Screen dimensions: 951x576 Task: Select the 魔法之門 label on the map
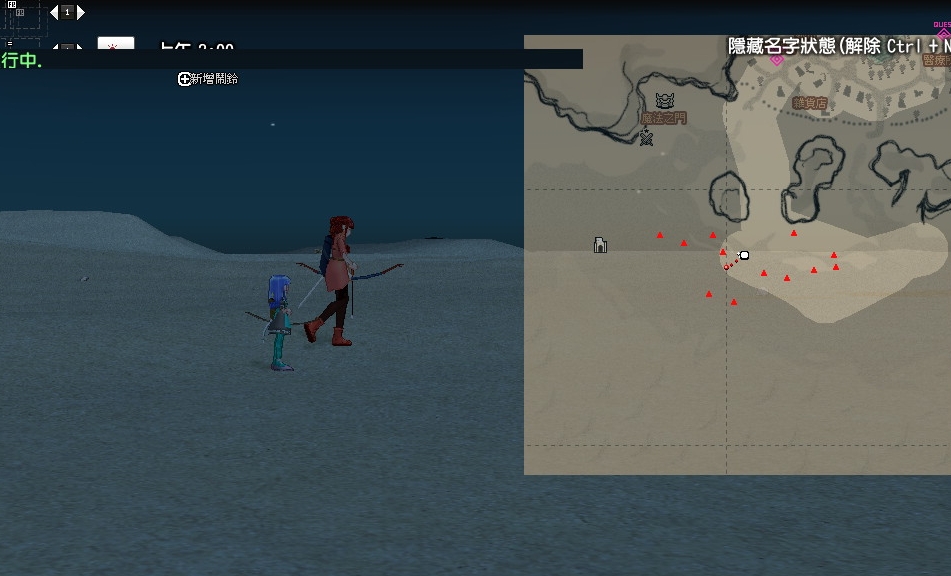coord(664,118)
